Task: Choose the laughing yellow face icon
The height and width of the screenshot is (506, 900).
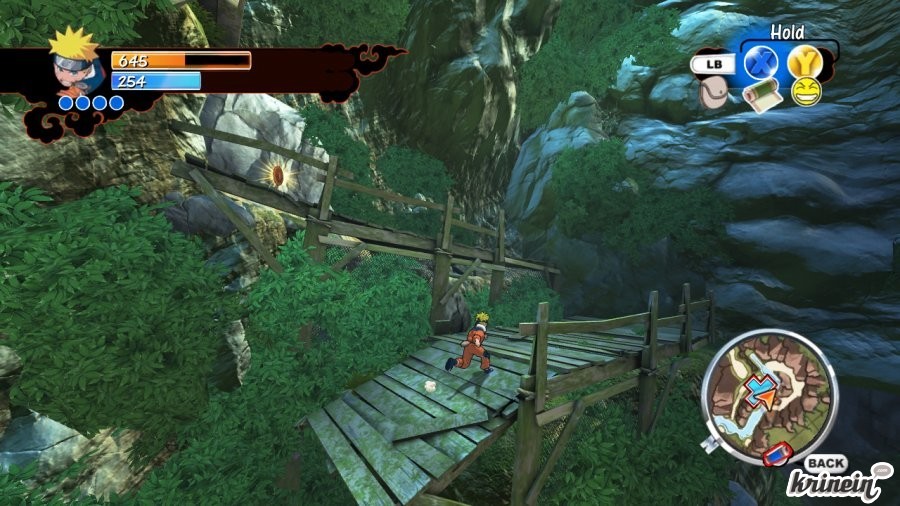Action: [805, 92]
